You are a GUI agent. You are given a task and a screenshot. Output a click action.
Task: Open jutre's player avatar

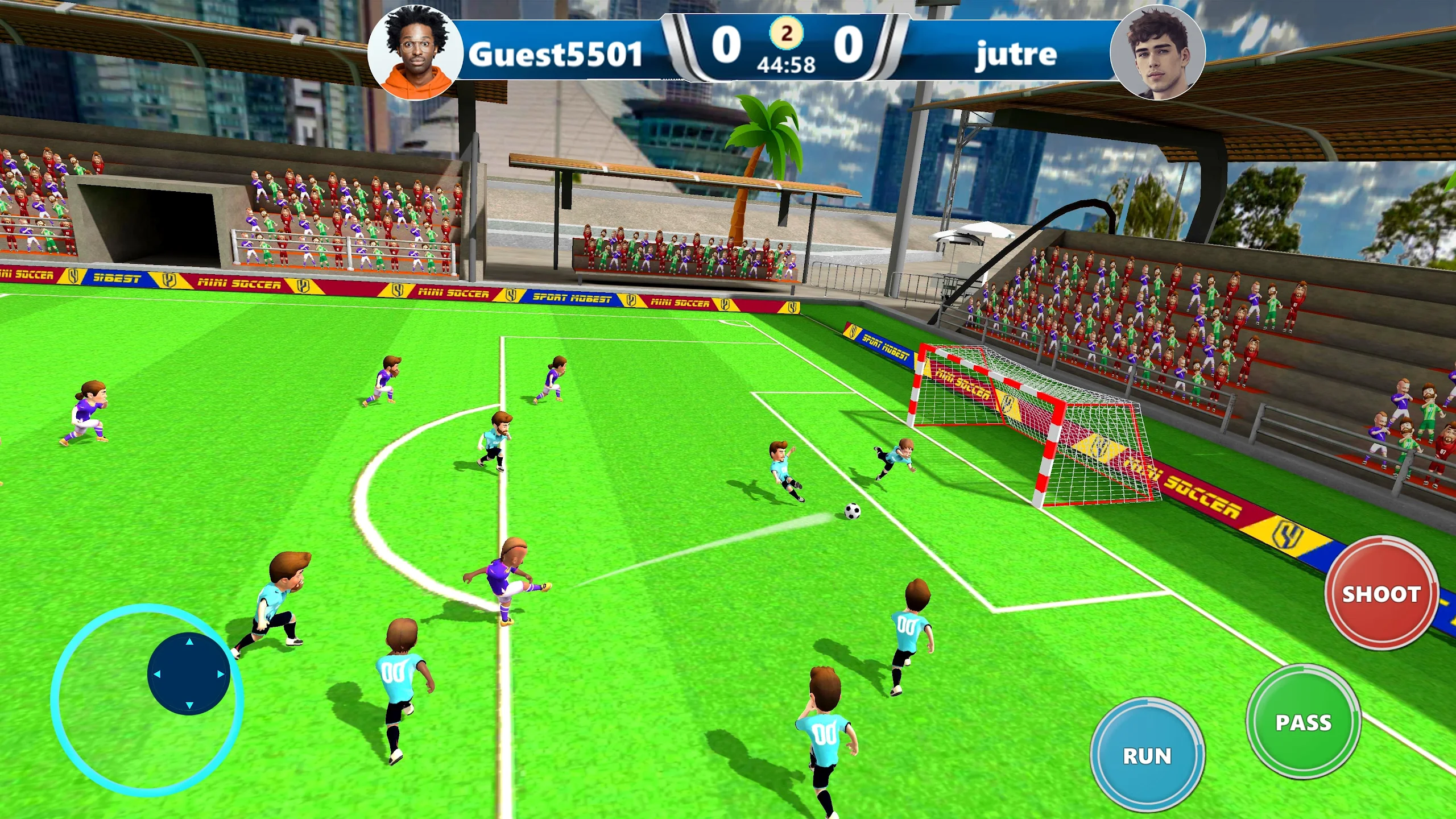click(x=1157, y=52)
